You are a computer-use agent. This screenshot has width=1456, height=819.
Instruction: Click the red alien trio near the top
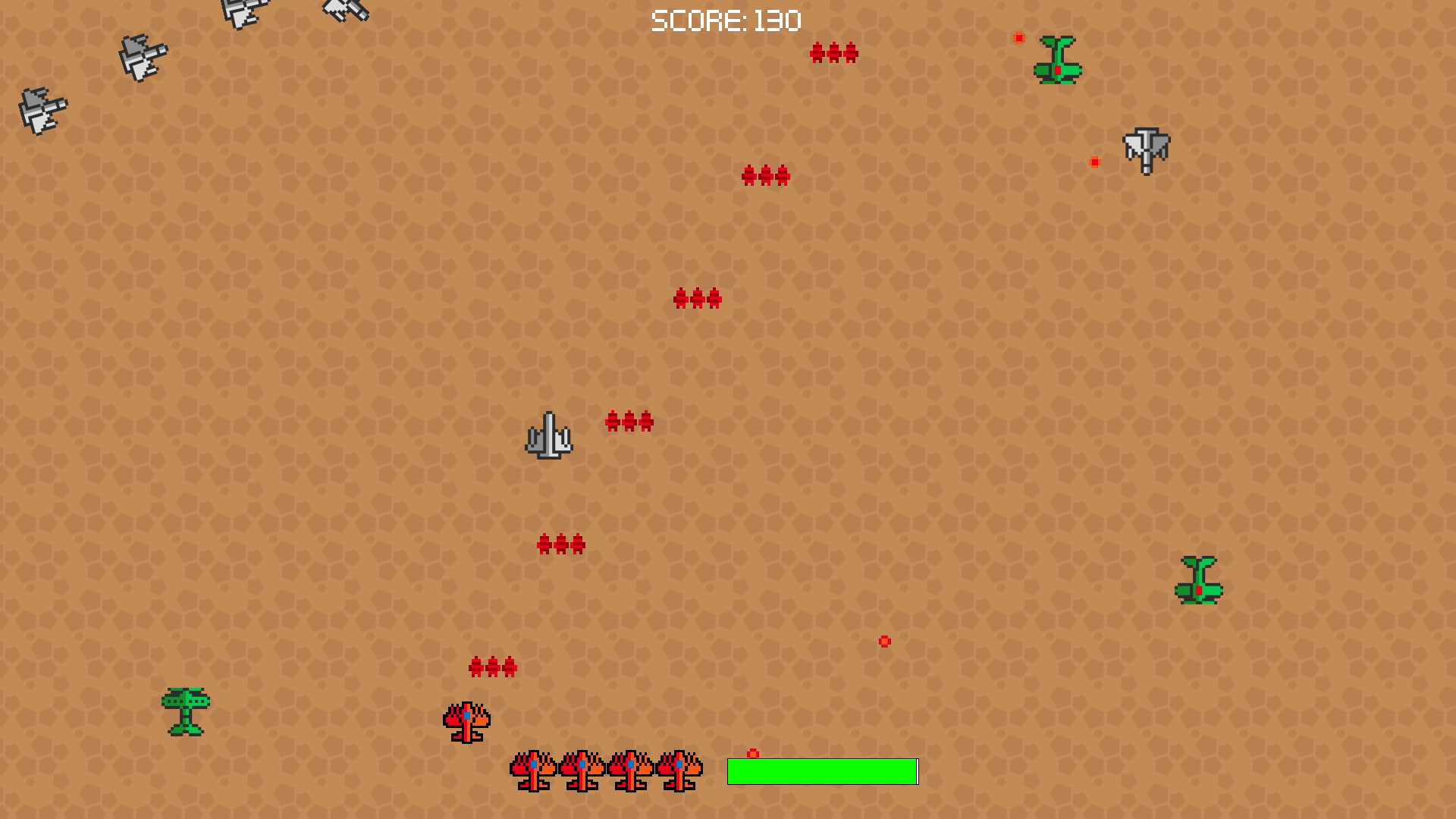pyautogui.click(x=834, y=53)
